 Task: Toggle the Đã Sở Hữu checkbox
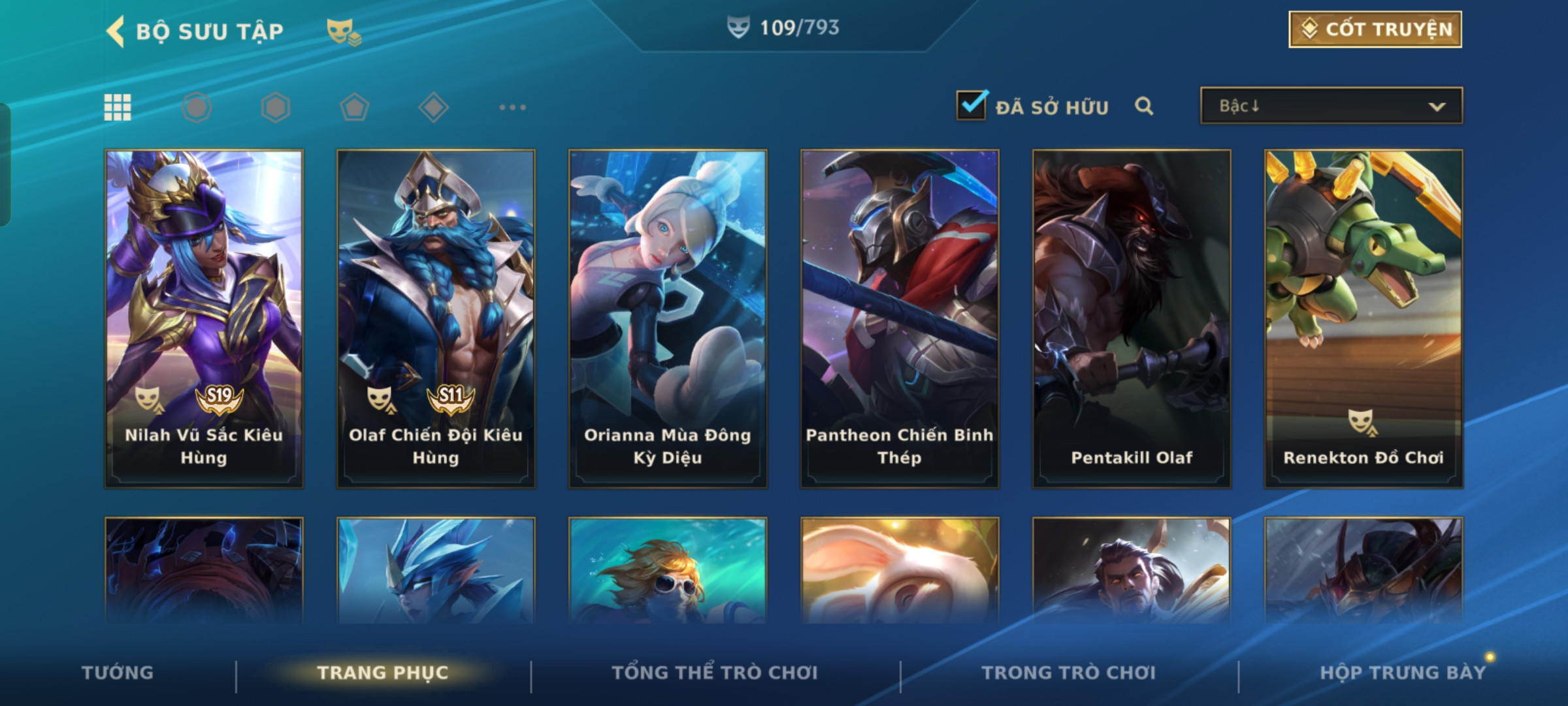pos(972,106)
